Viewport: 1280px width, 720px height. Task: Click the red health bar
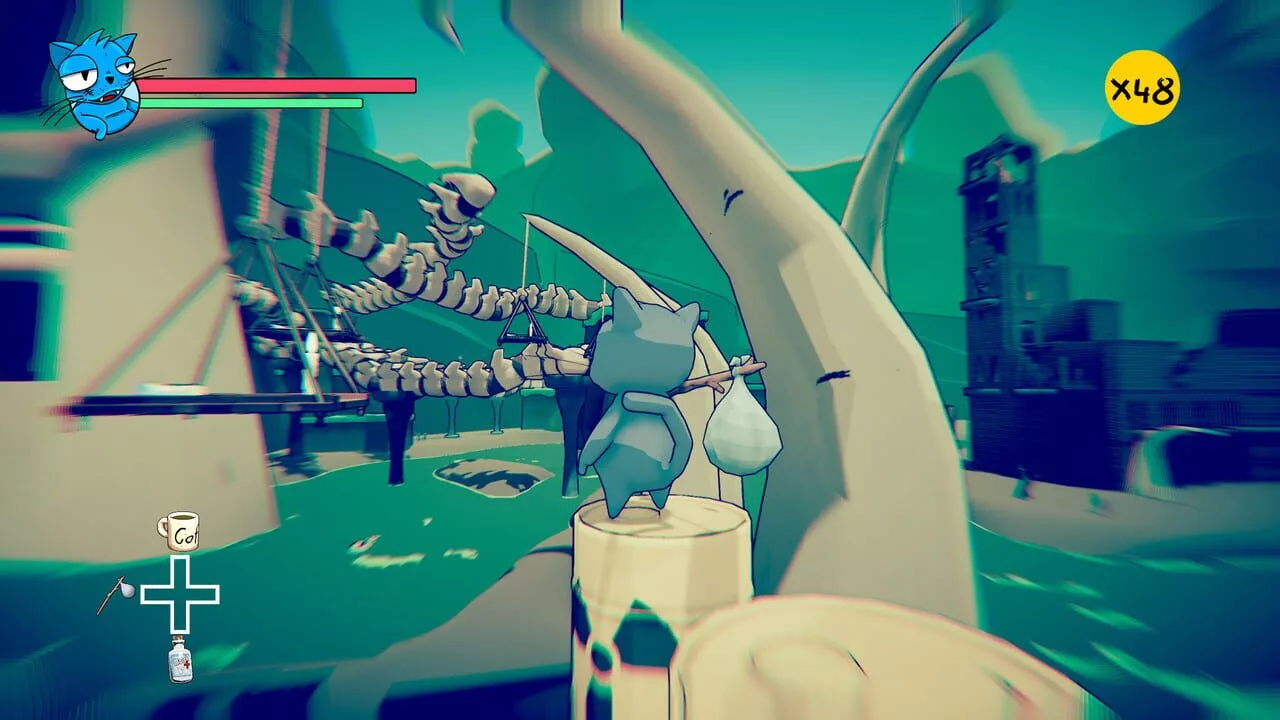coord(275,87)
